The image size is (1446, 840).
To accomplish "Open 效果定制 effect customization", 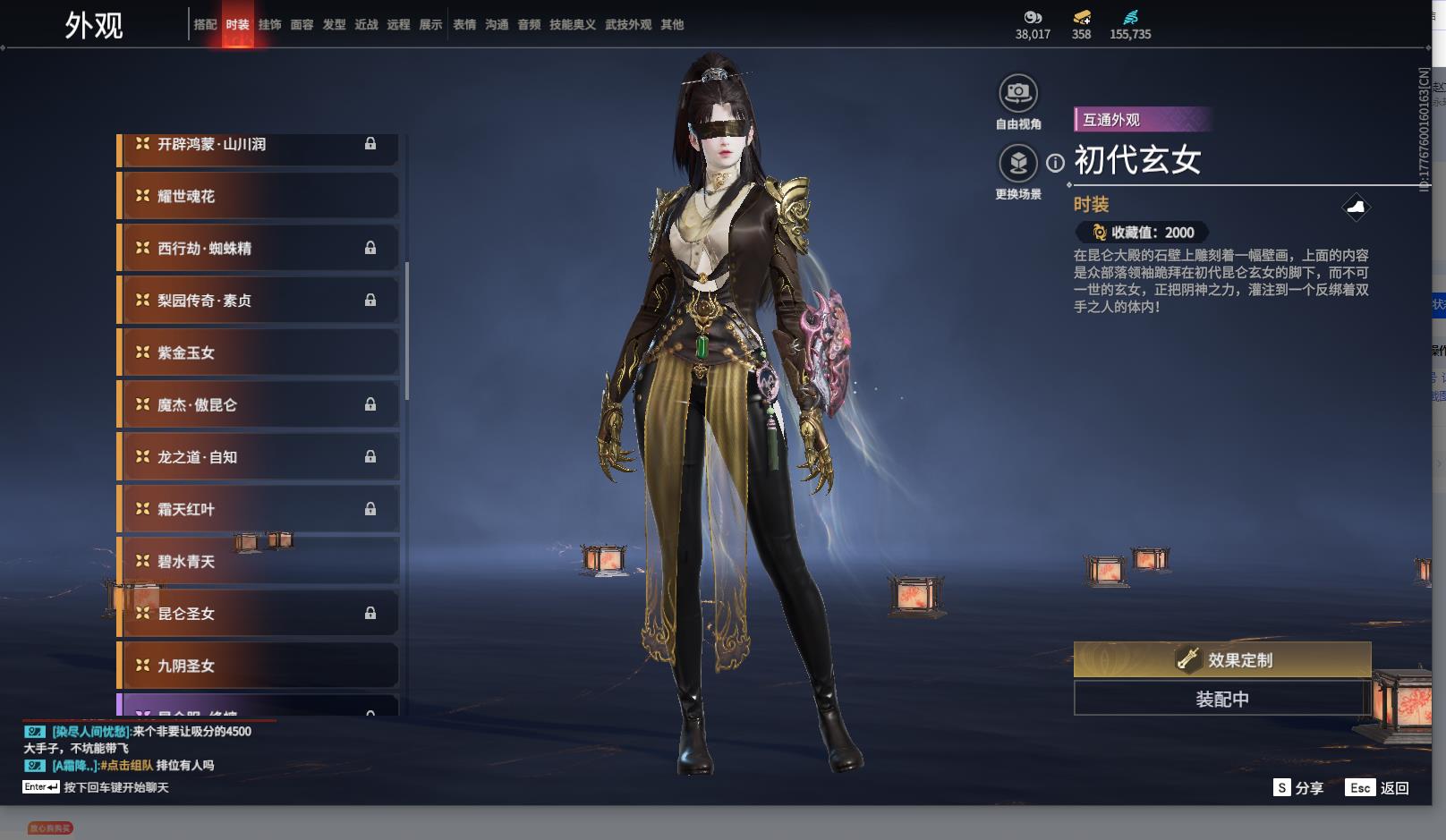I will pyautogui.click(x=1221, y=660).
